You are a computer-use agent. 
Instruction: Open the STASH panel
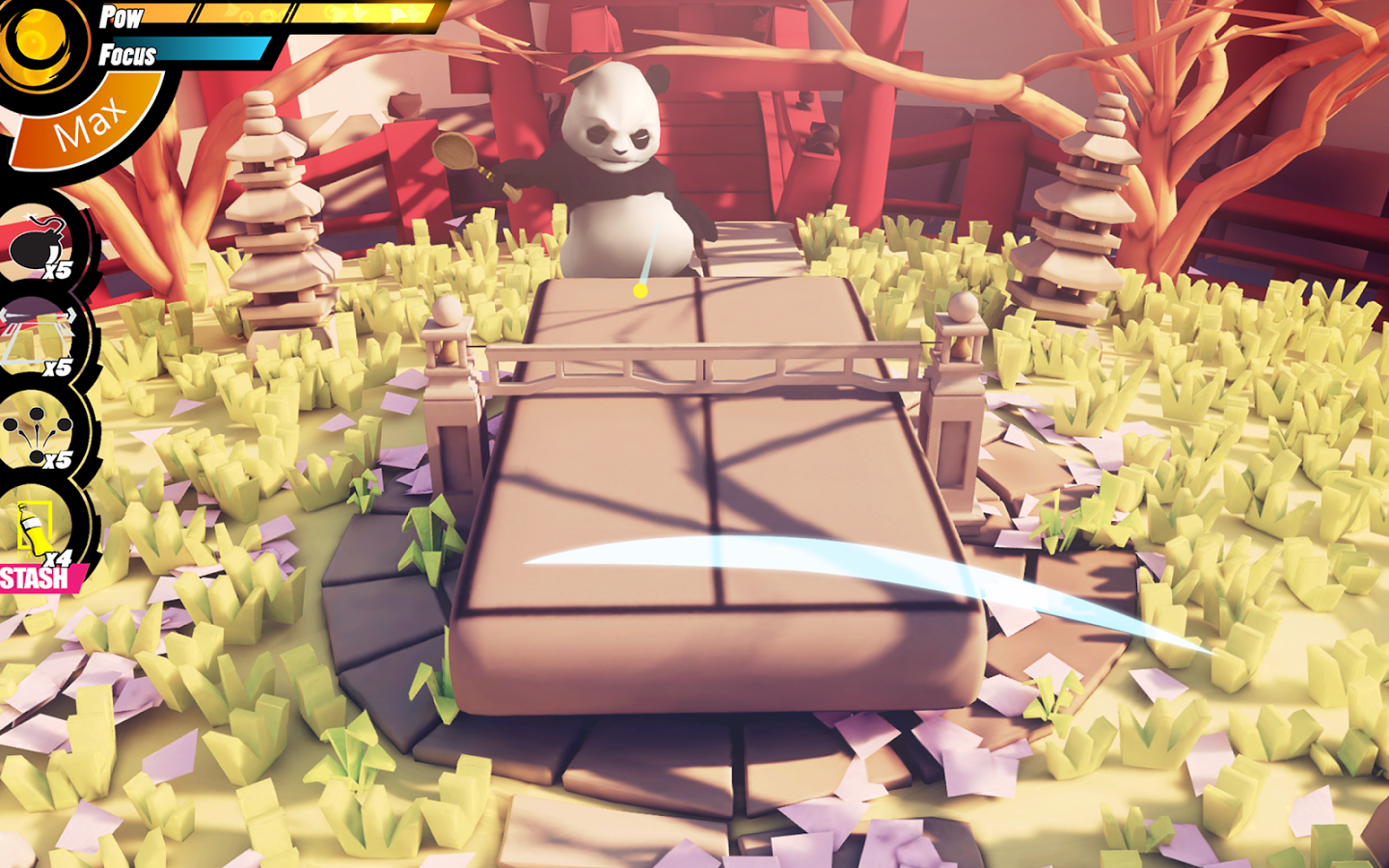34,579
